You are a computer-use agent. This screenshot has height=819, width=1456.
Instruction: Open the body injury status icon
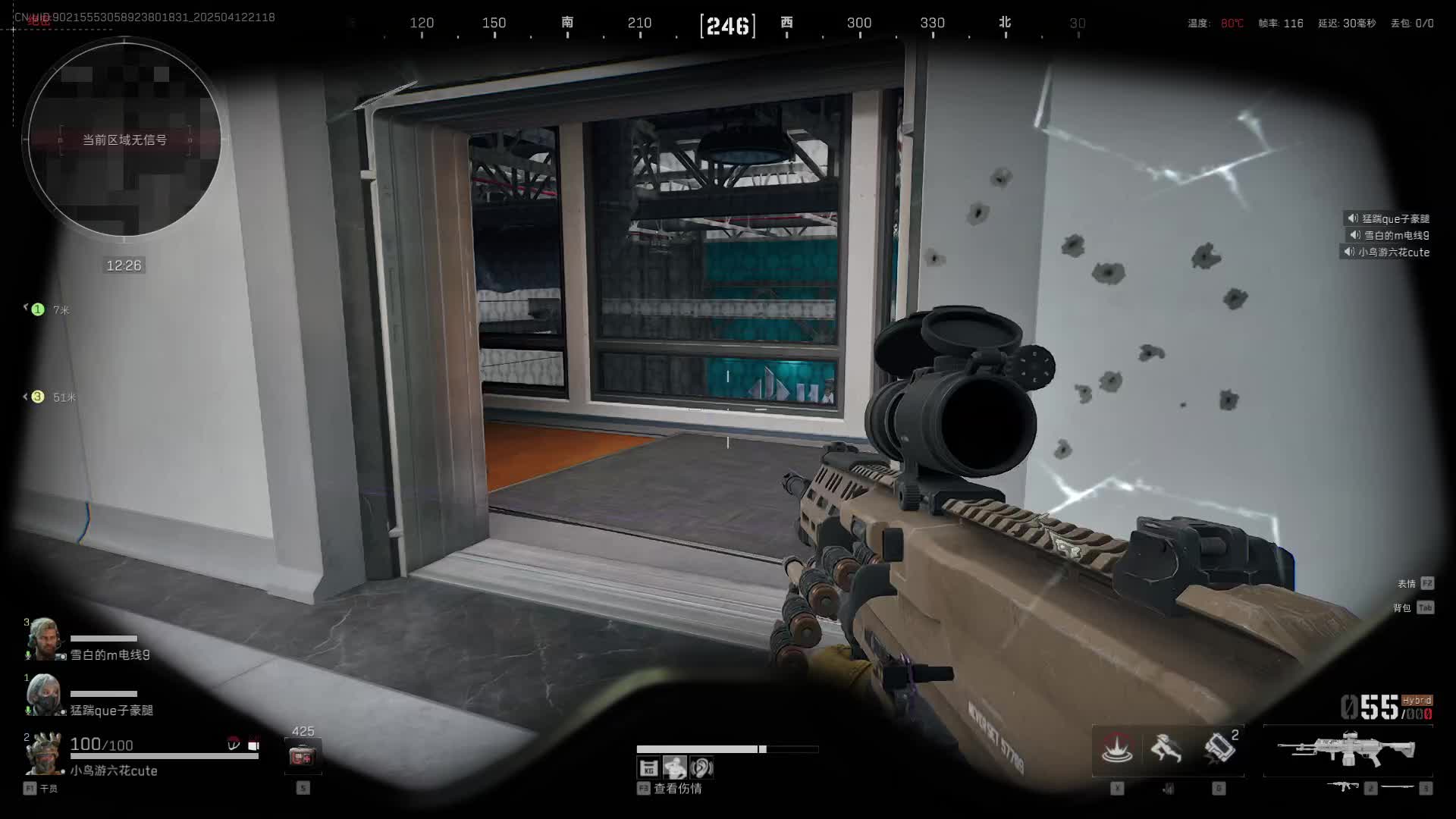tap(675, 768)
